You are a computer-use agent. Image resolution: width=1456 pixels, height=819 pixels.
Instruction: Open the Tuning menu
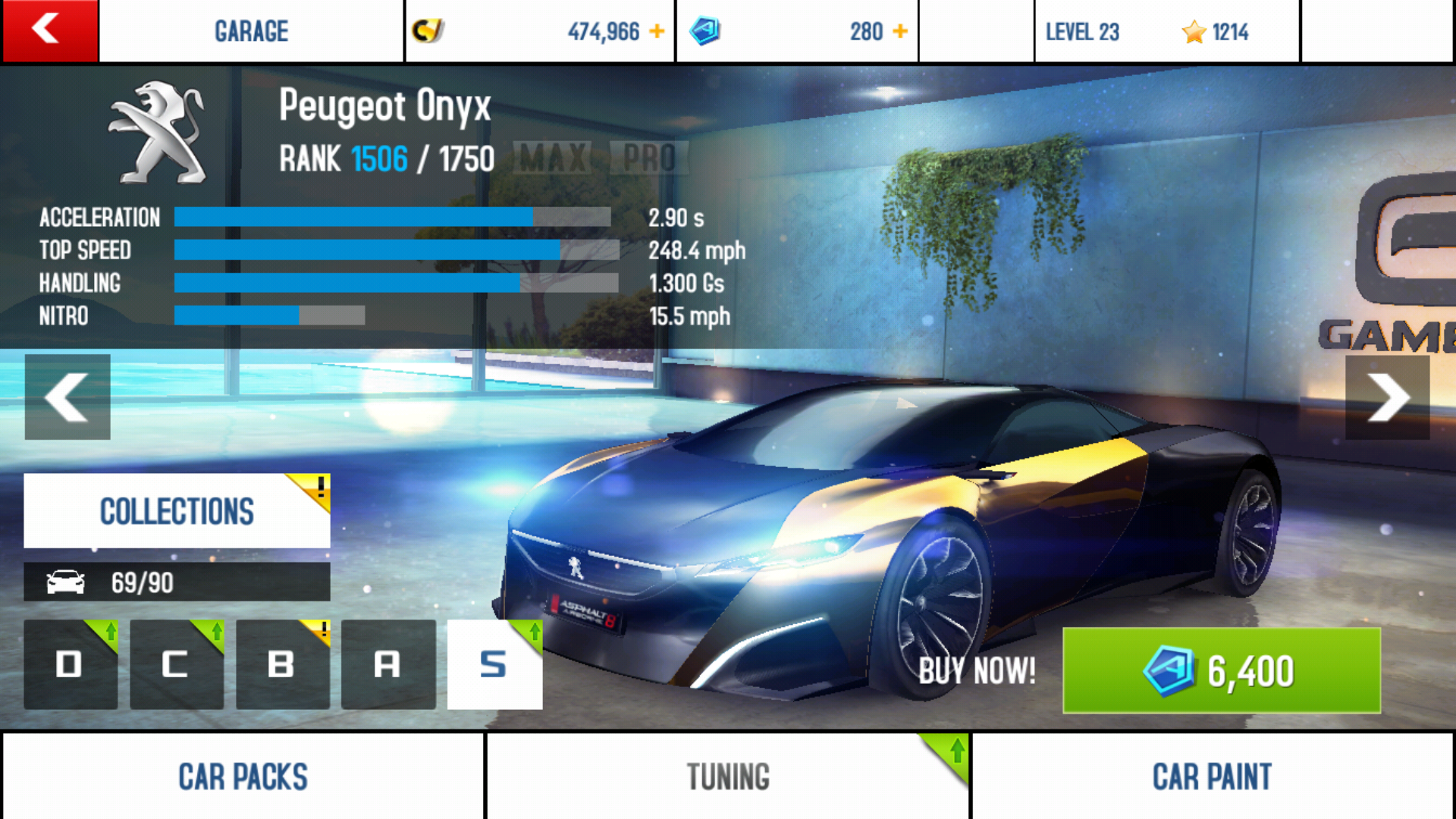coord(728,777)
